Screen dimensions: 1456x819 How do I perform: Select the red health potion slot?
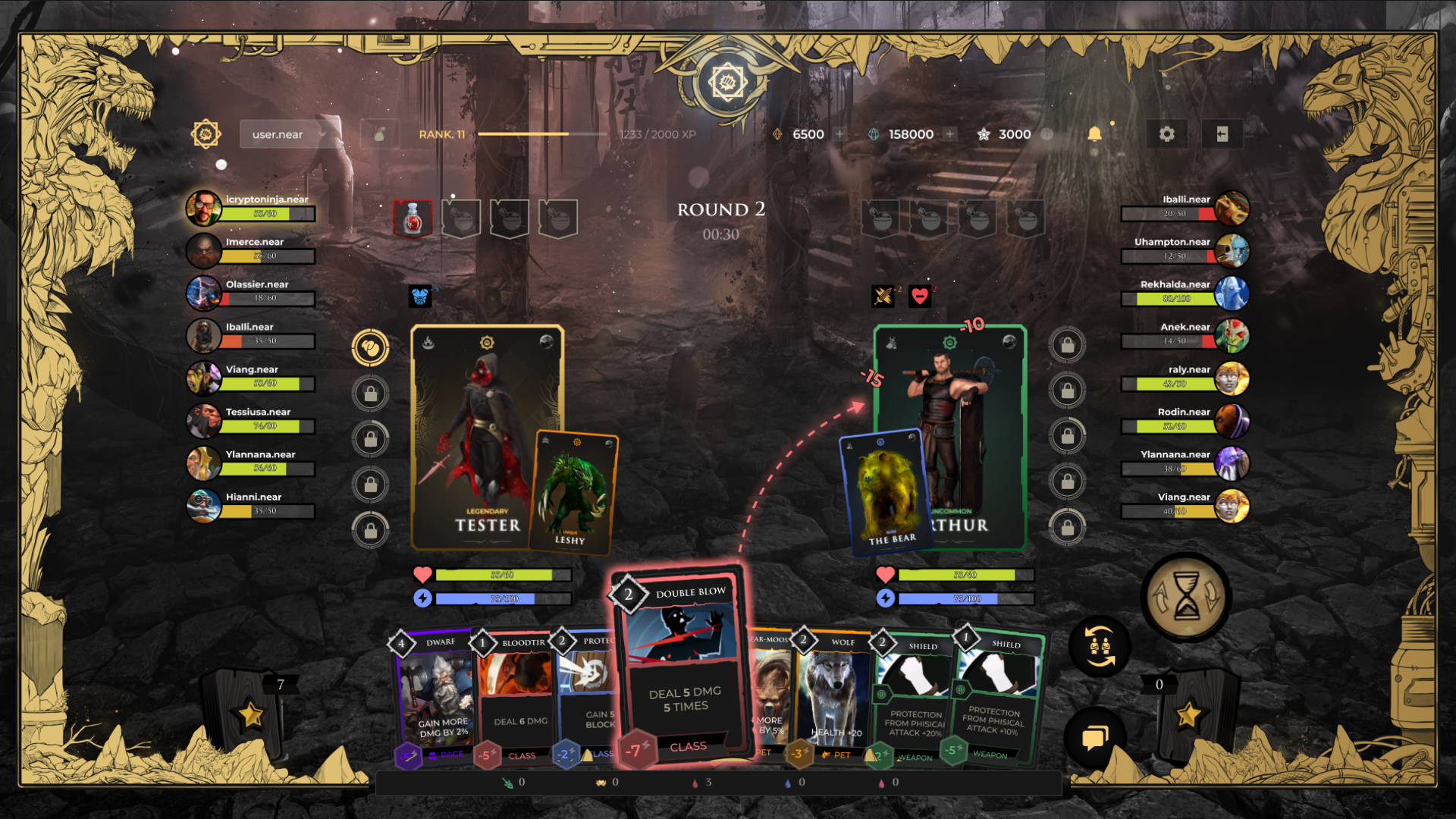413,219
